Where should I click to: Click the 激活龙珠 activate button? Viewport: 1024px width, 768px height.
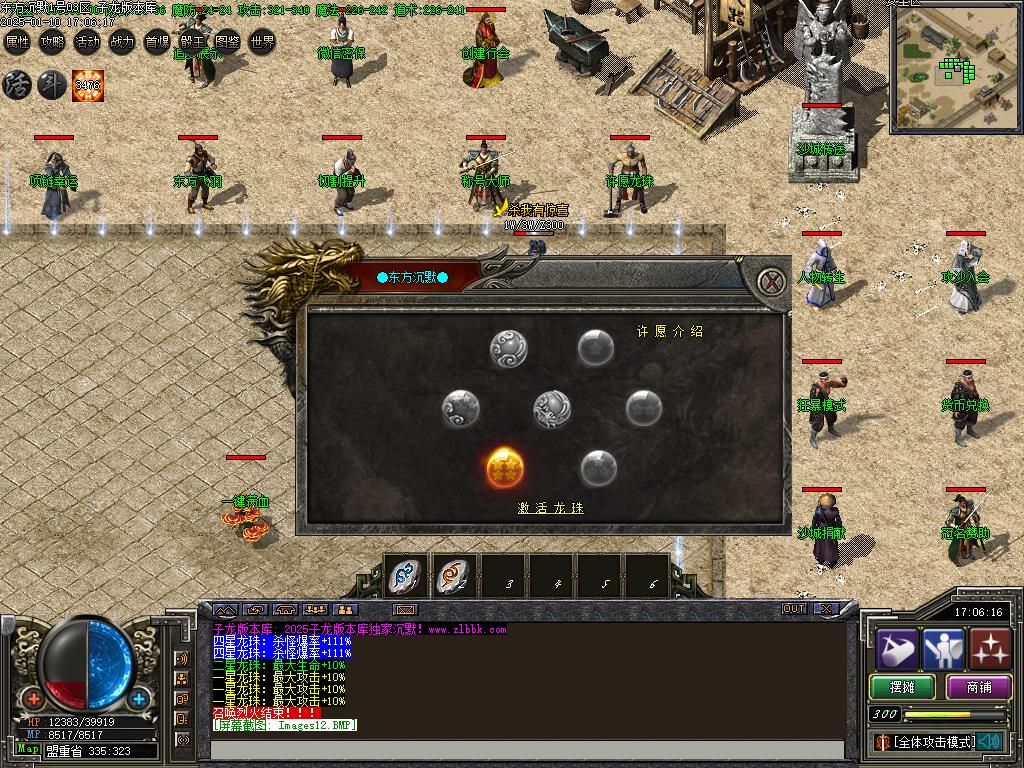pos(550,508)
